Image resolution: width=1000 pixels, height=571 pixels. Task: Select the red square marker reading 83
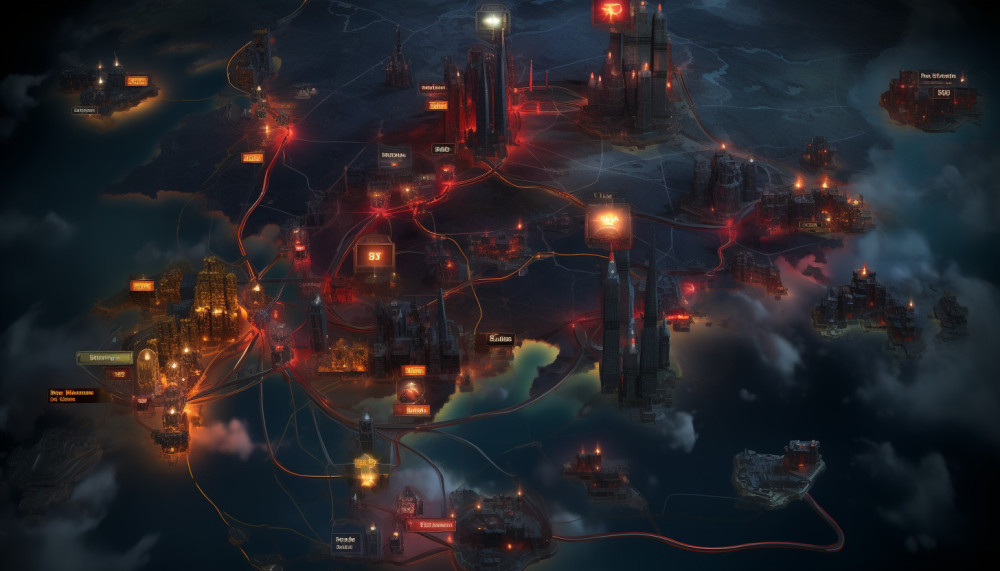pyautogui.click(x=375, y=256)
